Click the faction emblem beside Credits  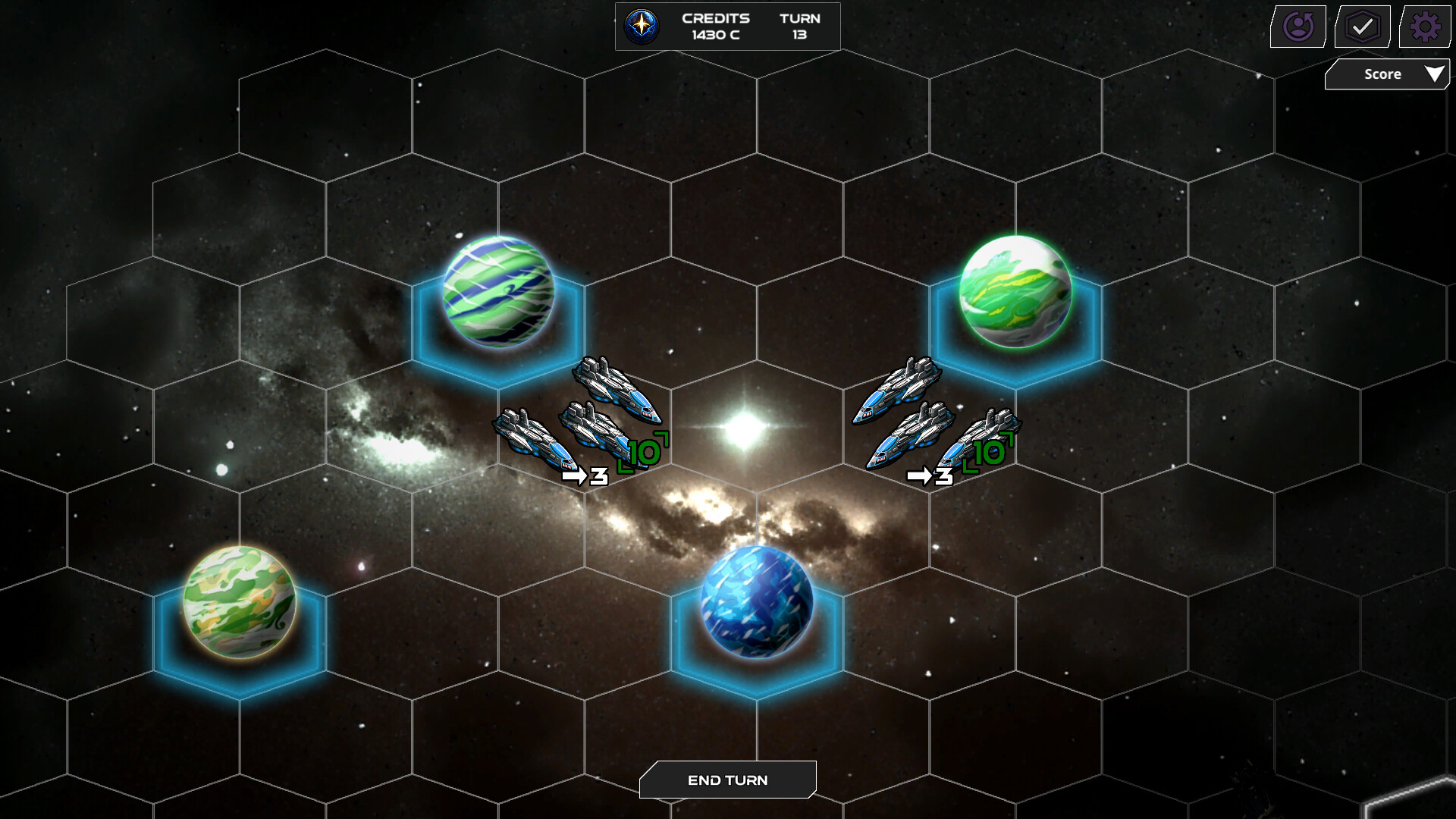click(x=642, y=26)
